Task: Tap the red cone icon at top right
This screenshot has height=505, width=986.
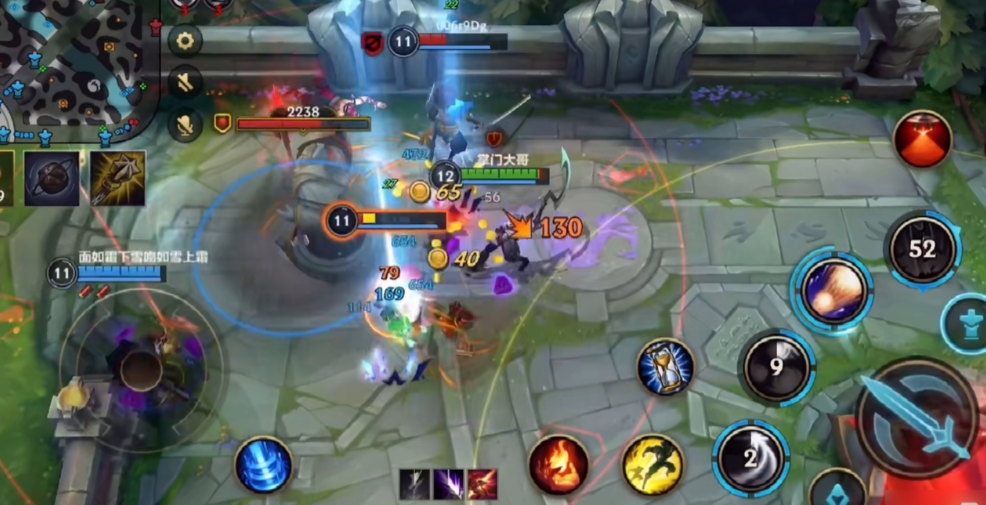Action: [922, 139]
